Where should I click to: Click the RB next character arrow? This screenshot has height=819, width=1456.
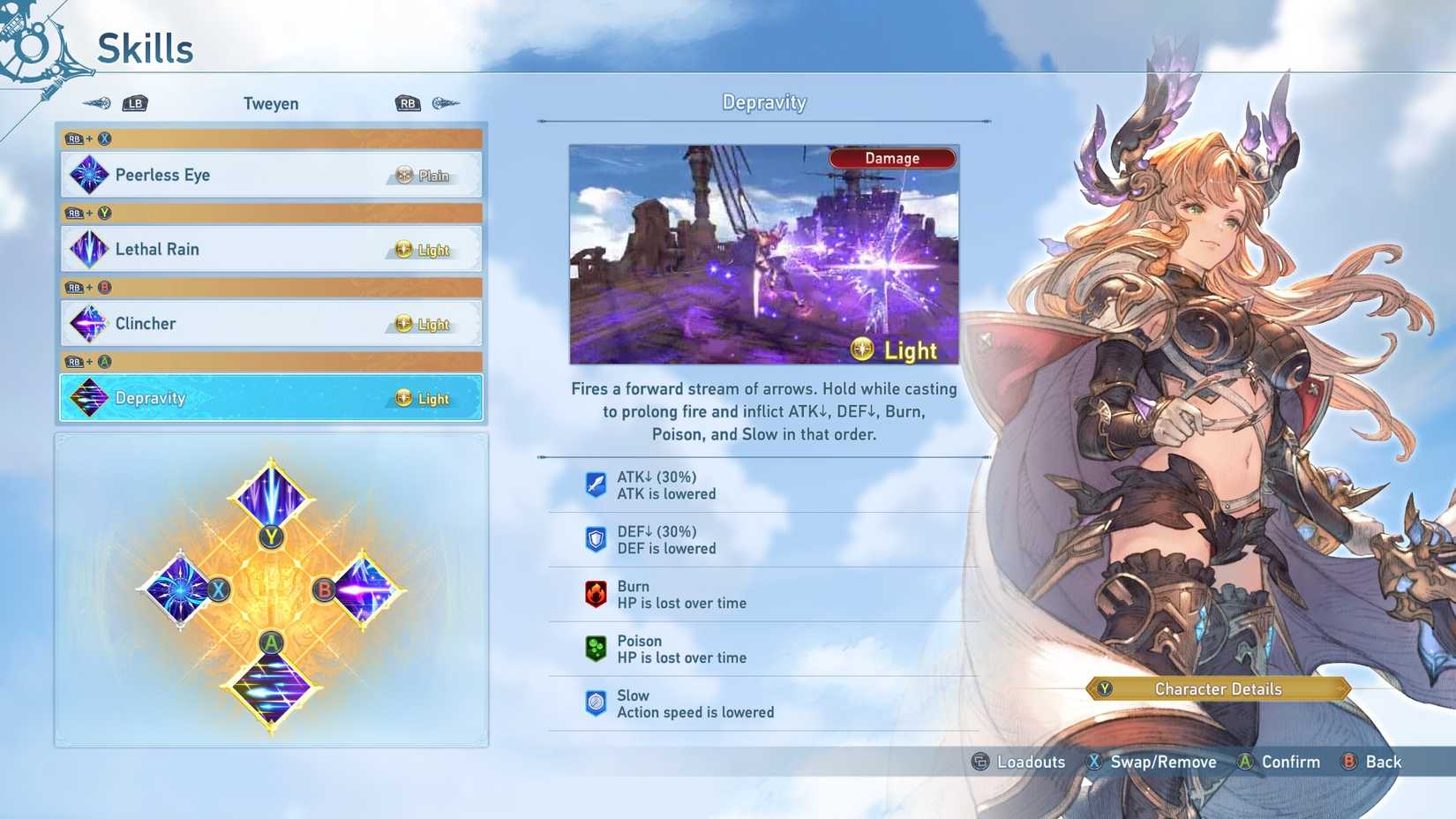click(x=407, y=102)
